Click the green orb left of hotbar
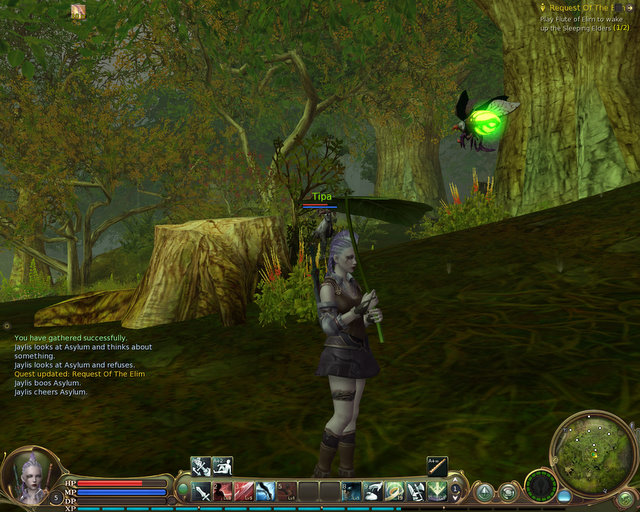Image resolution: width=640 pixels, height=512 pixels. tap(183, 489)
